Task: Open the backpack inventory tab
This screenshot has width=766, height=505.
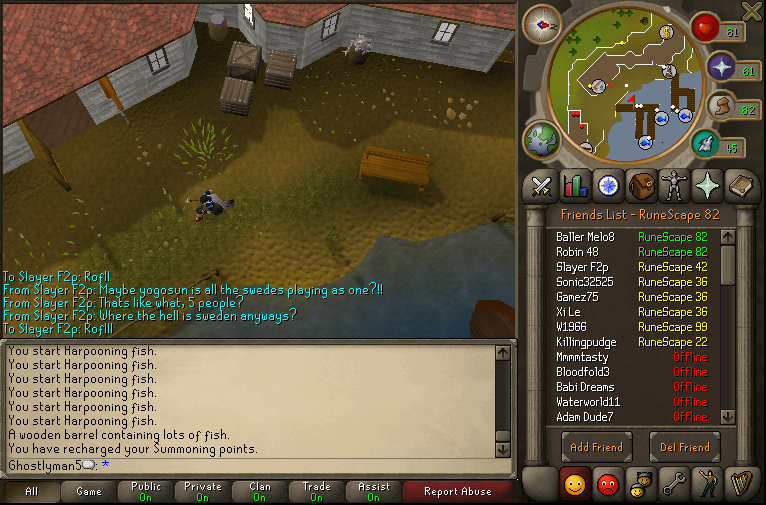Action: (x=641, y=185)
